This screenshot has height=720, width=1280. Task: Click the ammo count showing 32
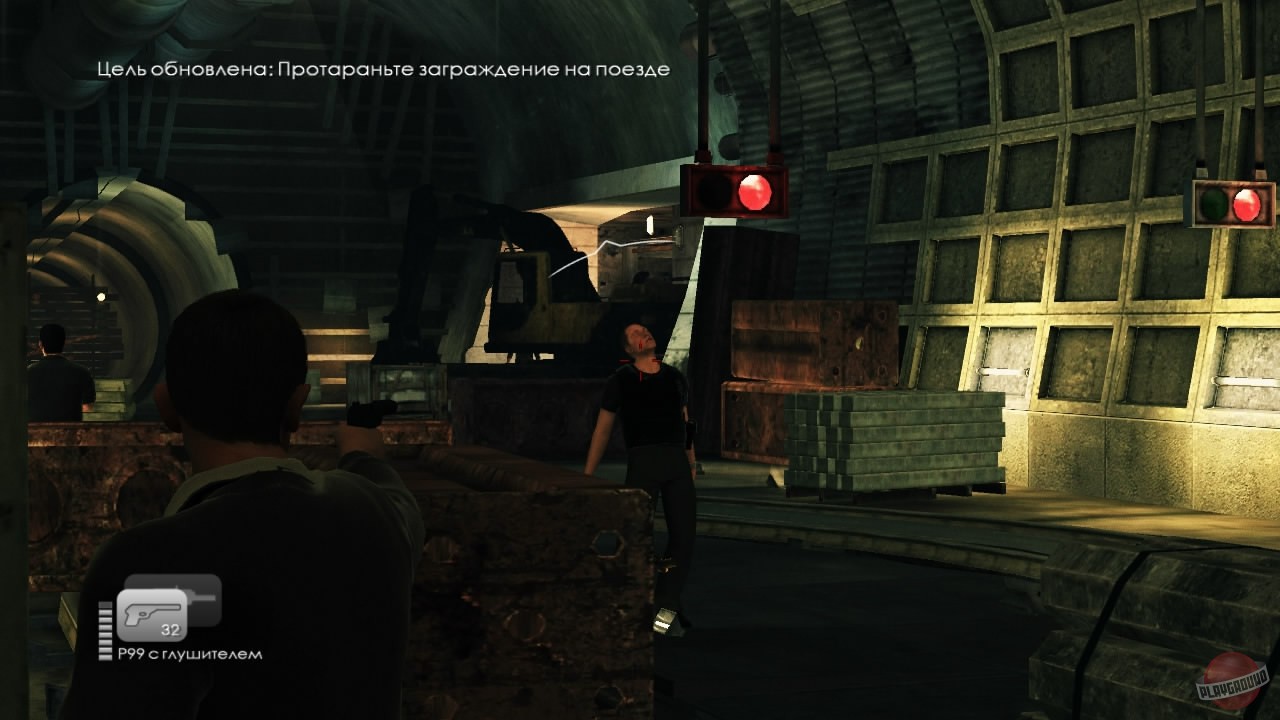pyautogui.click(x=172, y=630)
